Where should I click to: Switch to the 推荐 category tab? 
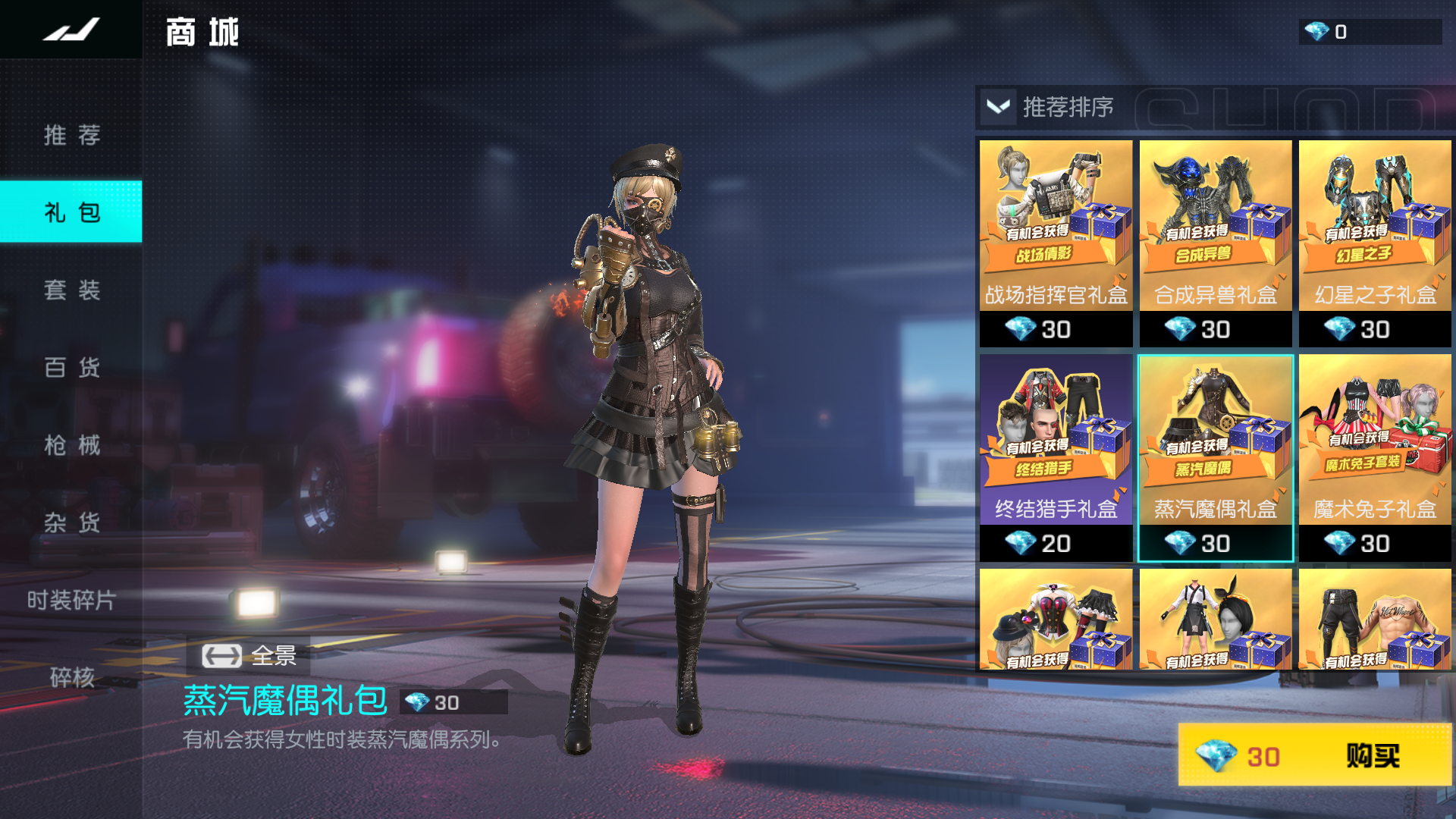[71, 135]
